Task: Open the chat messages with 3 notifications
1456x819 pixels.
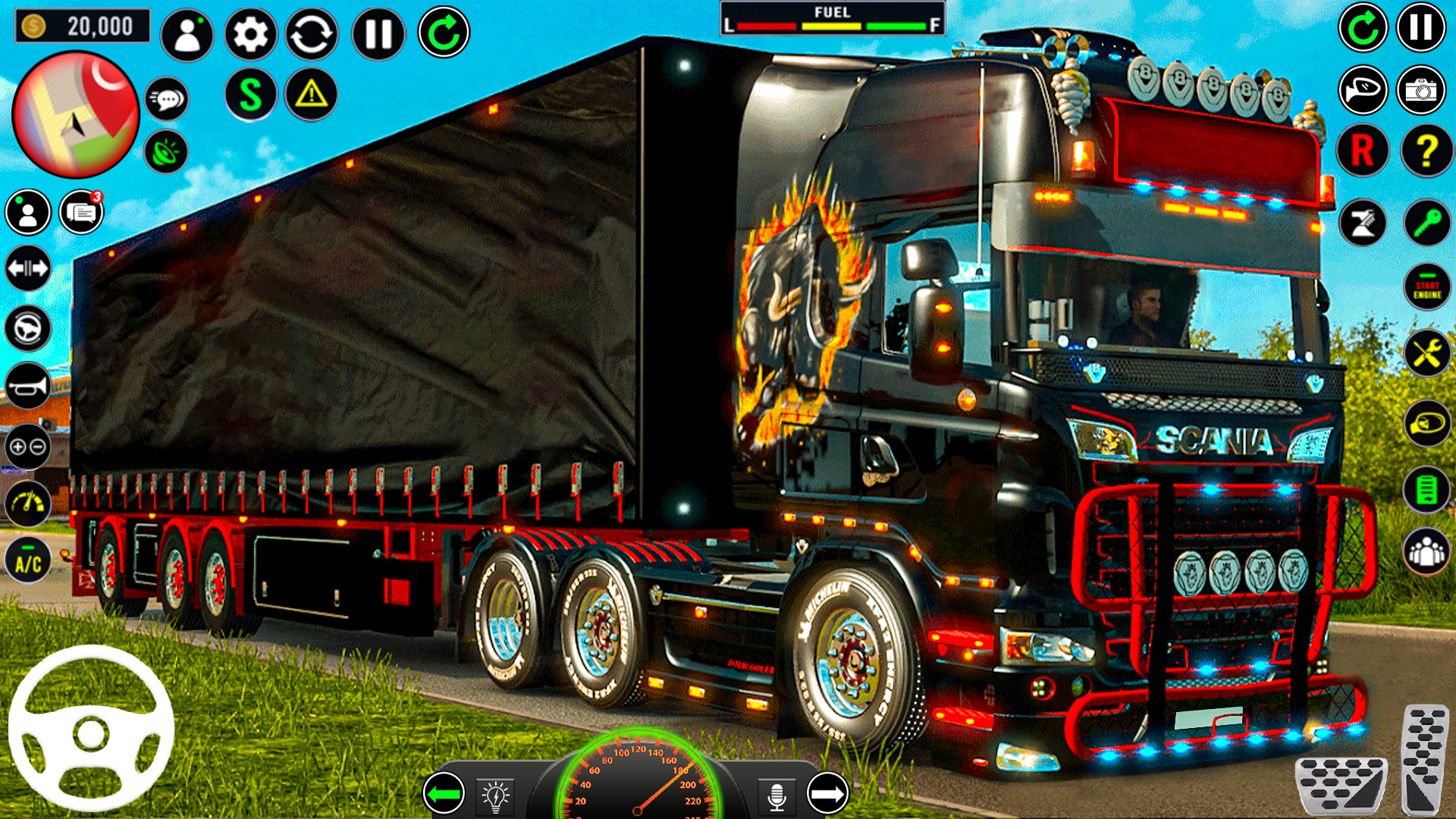Action: (x=80, y=212)
